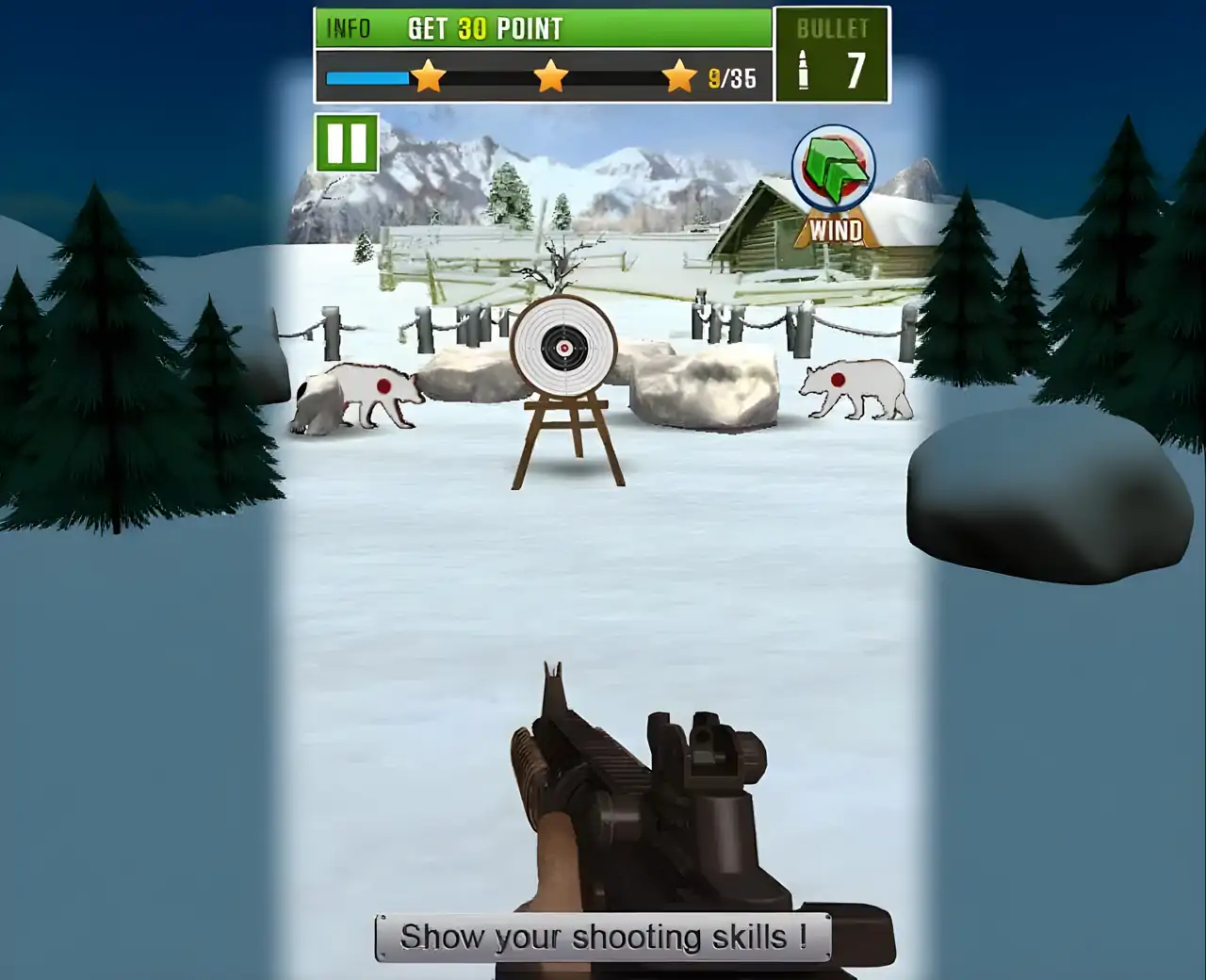Select the bullet icon in the BULLET panel
The width and height of the screenshot is (1206, 980).
click(x=802, y=70)
